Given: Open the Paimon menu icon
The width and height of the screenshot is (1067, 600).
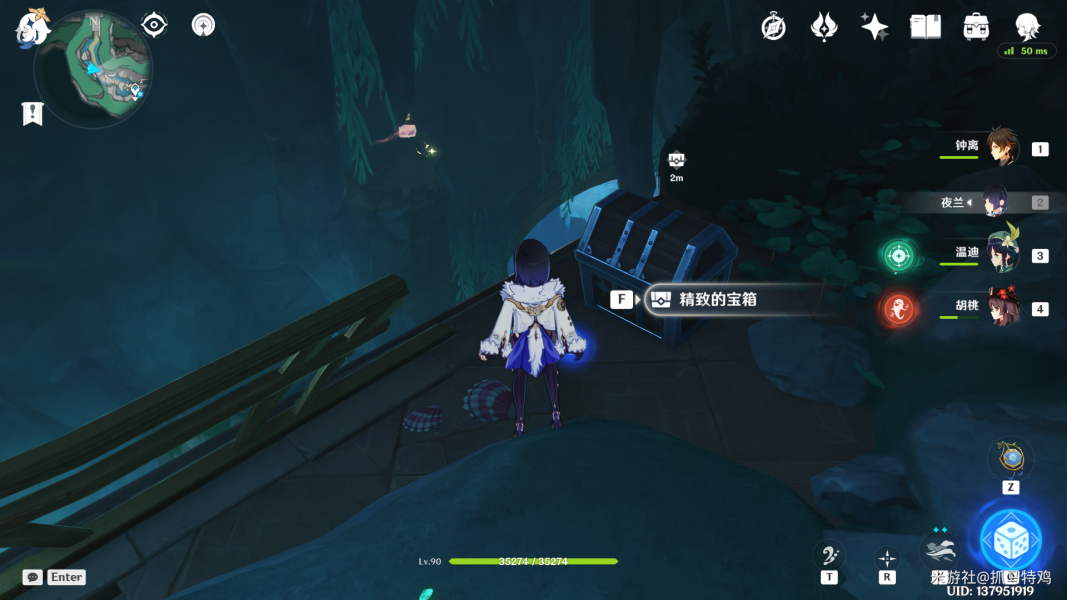Looking at the screenshot, I should pos(32,28).
